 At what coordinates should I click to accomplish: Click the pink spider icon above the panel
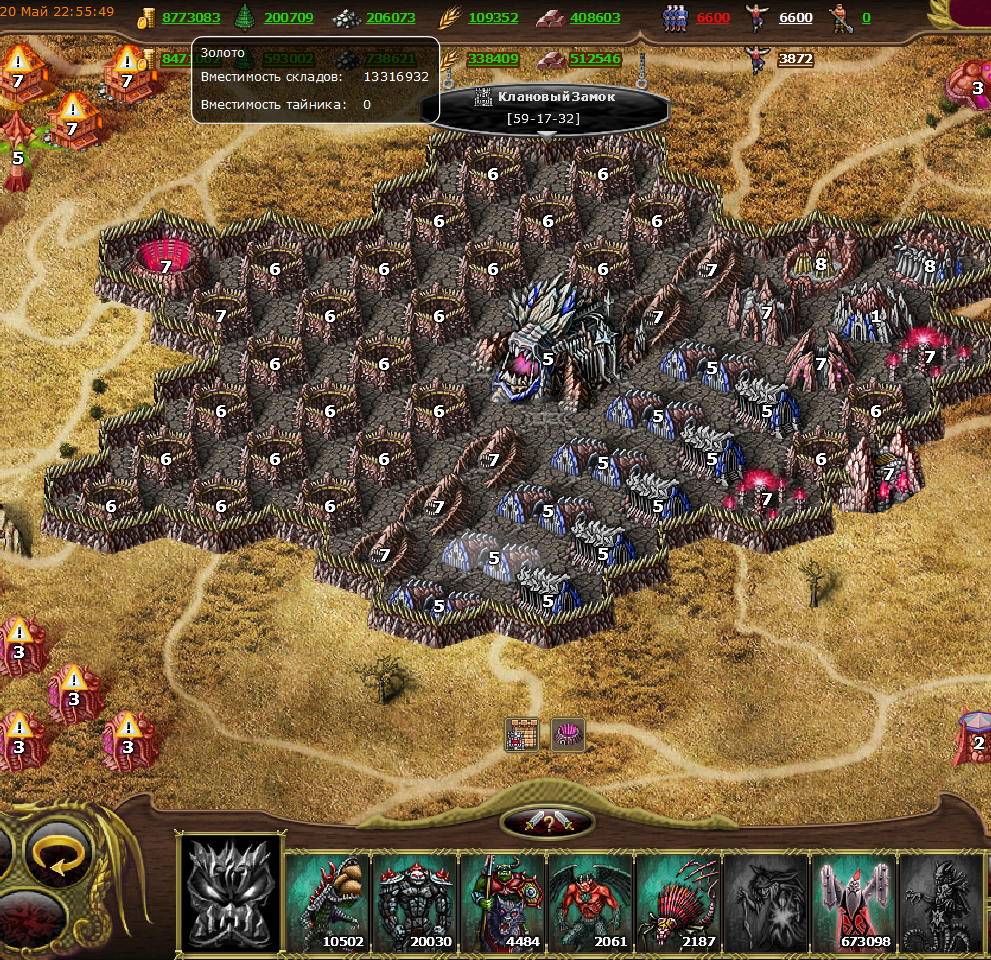tap(567, 735)
